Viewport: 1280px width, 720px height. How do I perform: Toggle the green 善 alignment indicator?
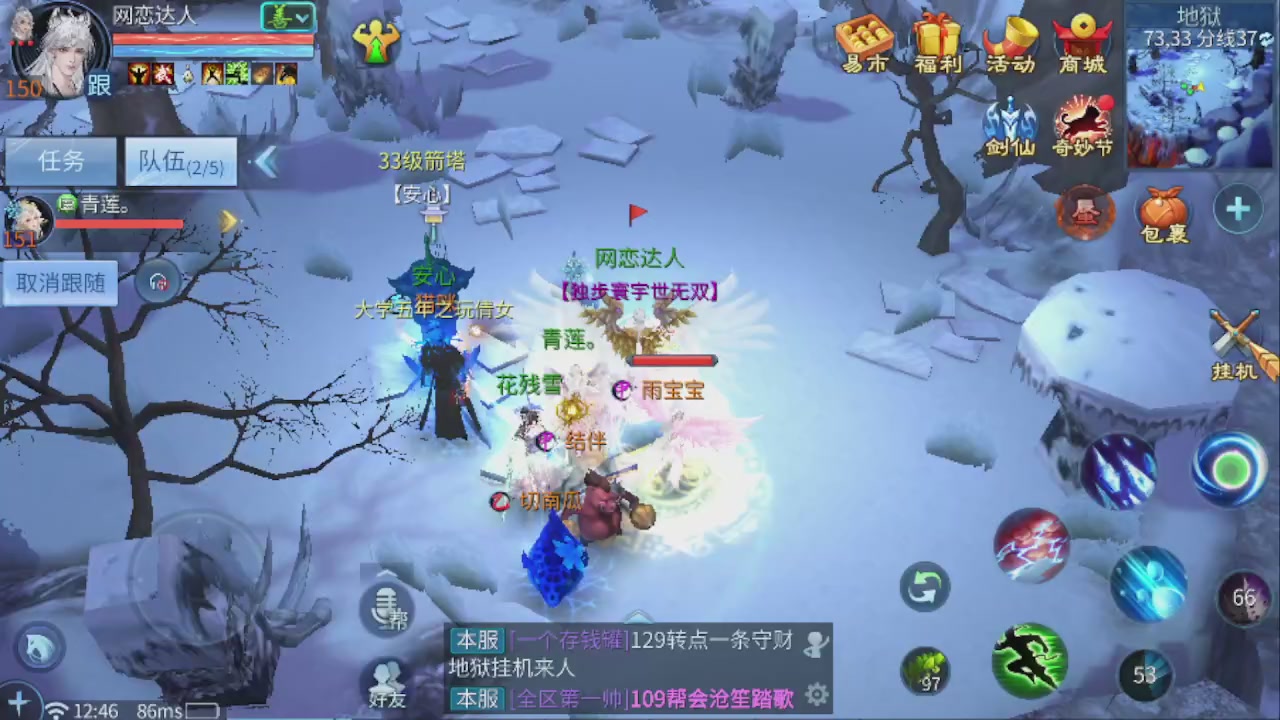(x=281, y=18)
